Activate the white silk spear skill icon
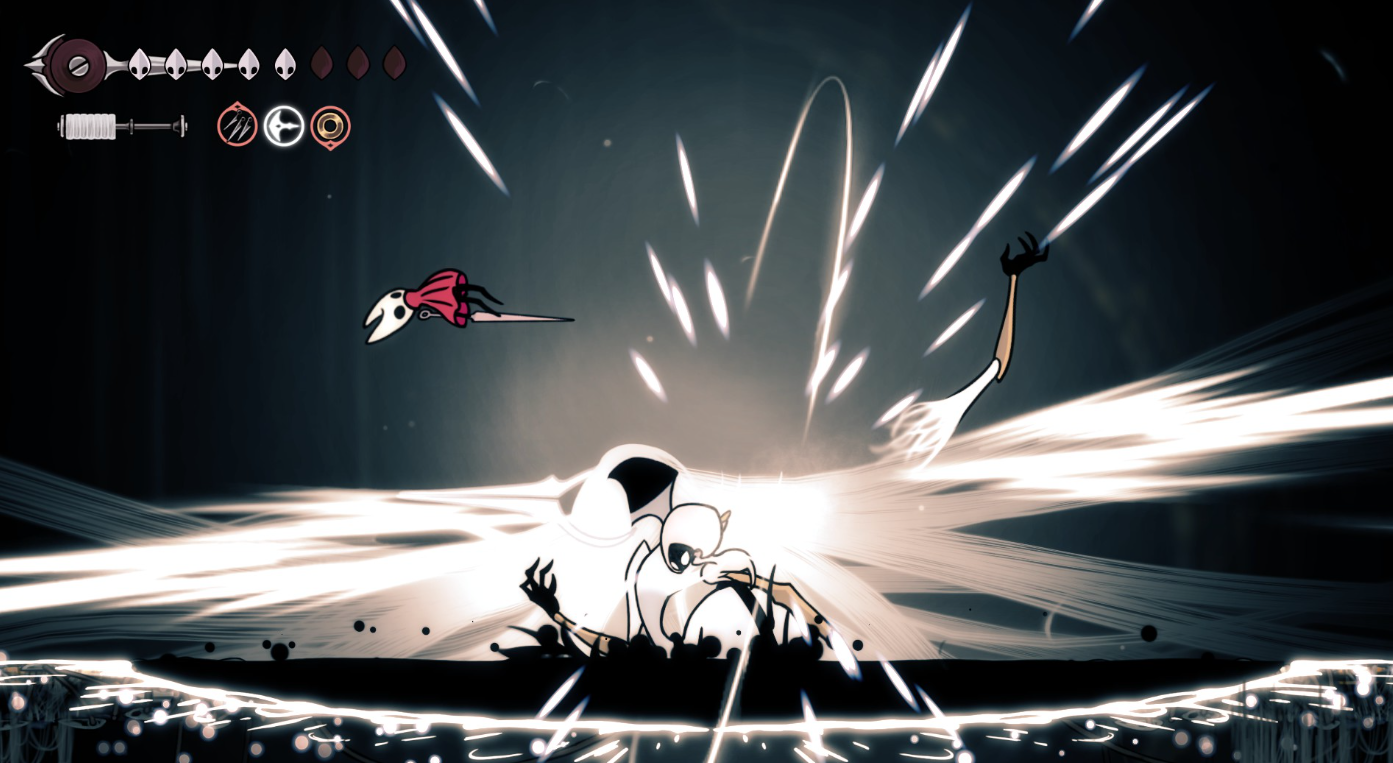The image size is (1393, 763). pyautogui.click(x=284, y=126)
